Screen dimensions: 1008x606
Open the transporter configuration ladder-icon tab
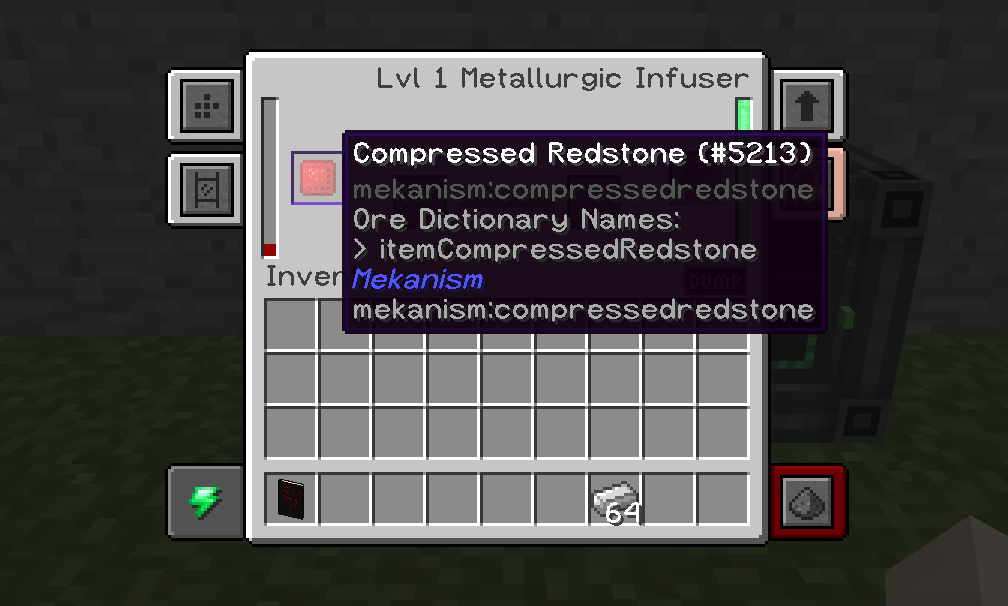[x=208, y=187]
